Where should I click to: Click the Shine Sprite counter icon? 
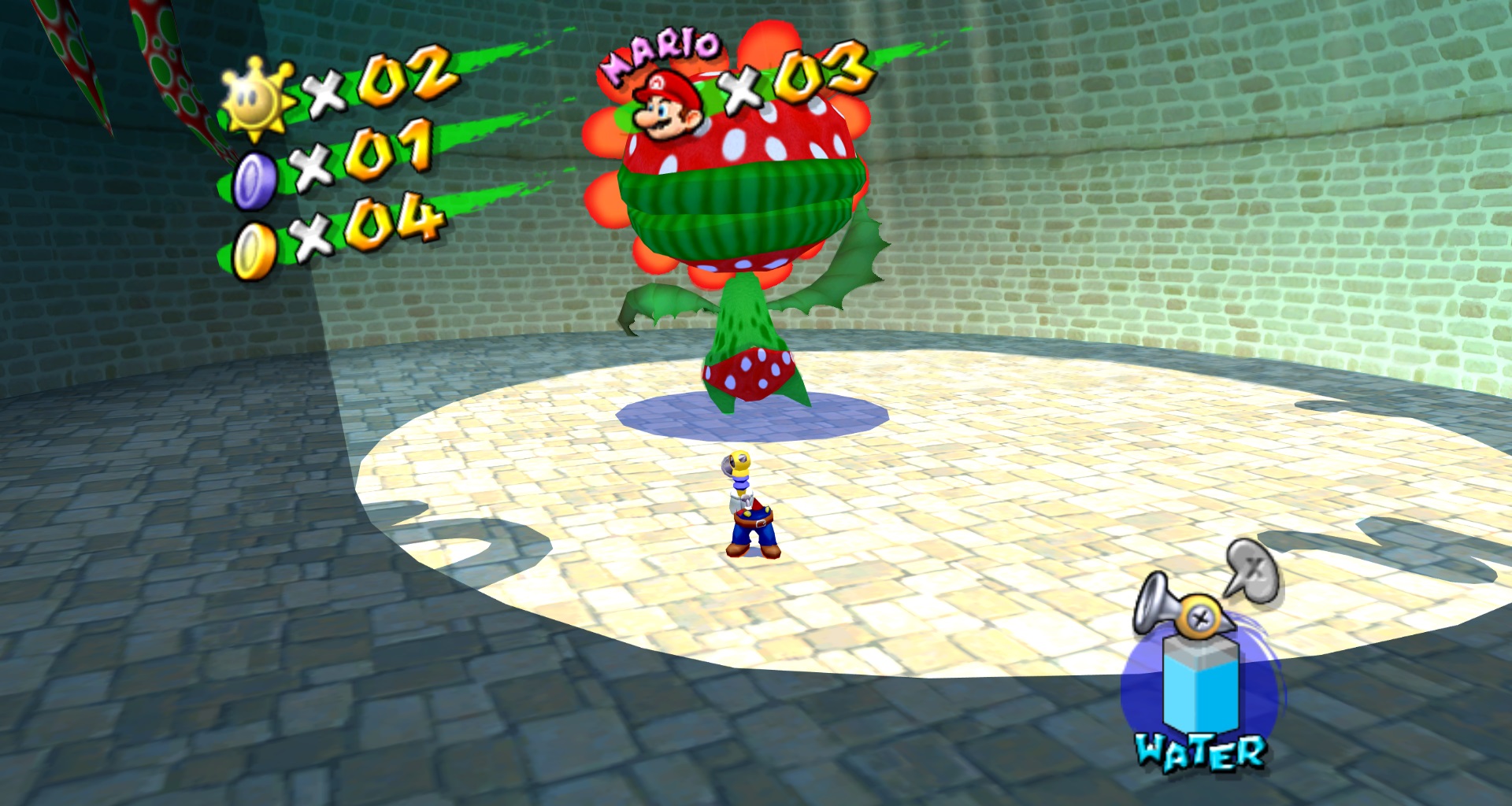click(x=257, y=98)
